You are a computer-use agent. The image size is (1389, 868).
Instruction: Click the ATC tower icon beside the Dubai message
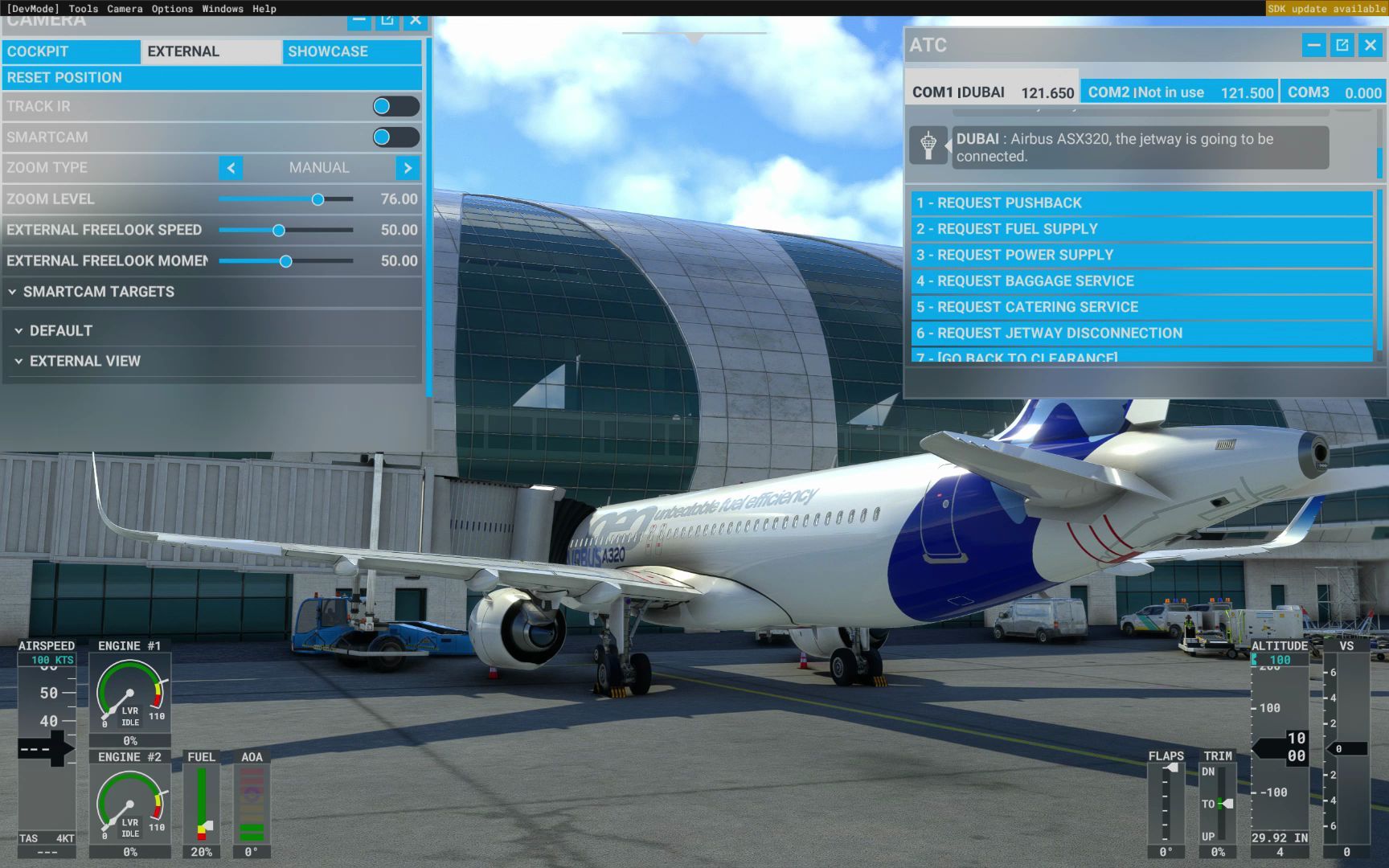930,147
